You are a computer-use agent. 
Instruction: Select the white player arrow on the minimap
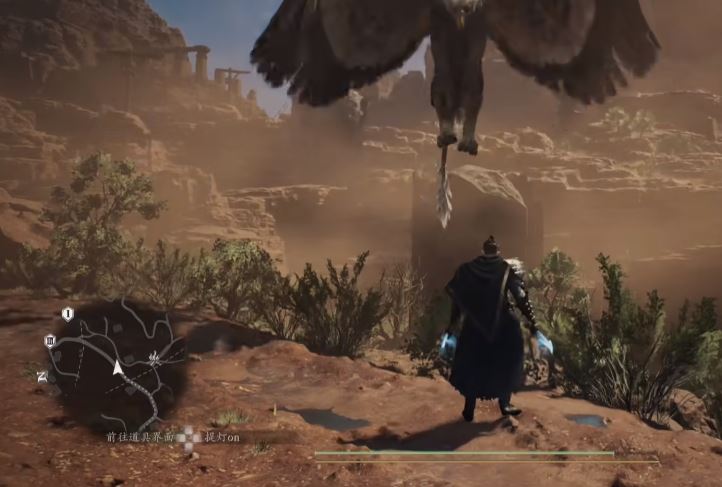pyautogui.click(x=118, y=368)
